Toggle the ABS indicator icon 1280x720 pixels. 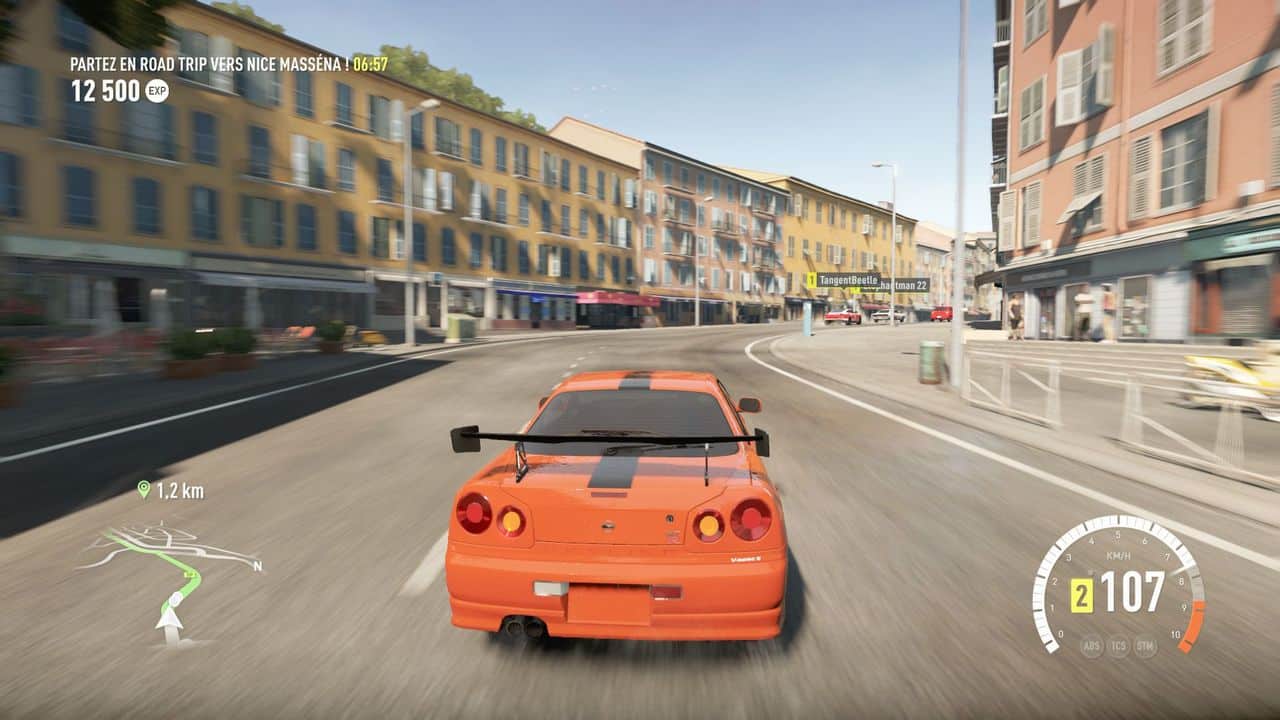pyautogui.click(x=1091, y=646)
